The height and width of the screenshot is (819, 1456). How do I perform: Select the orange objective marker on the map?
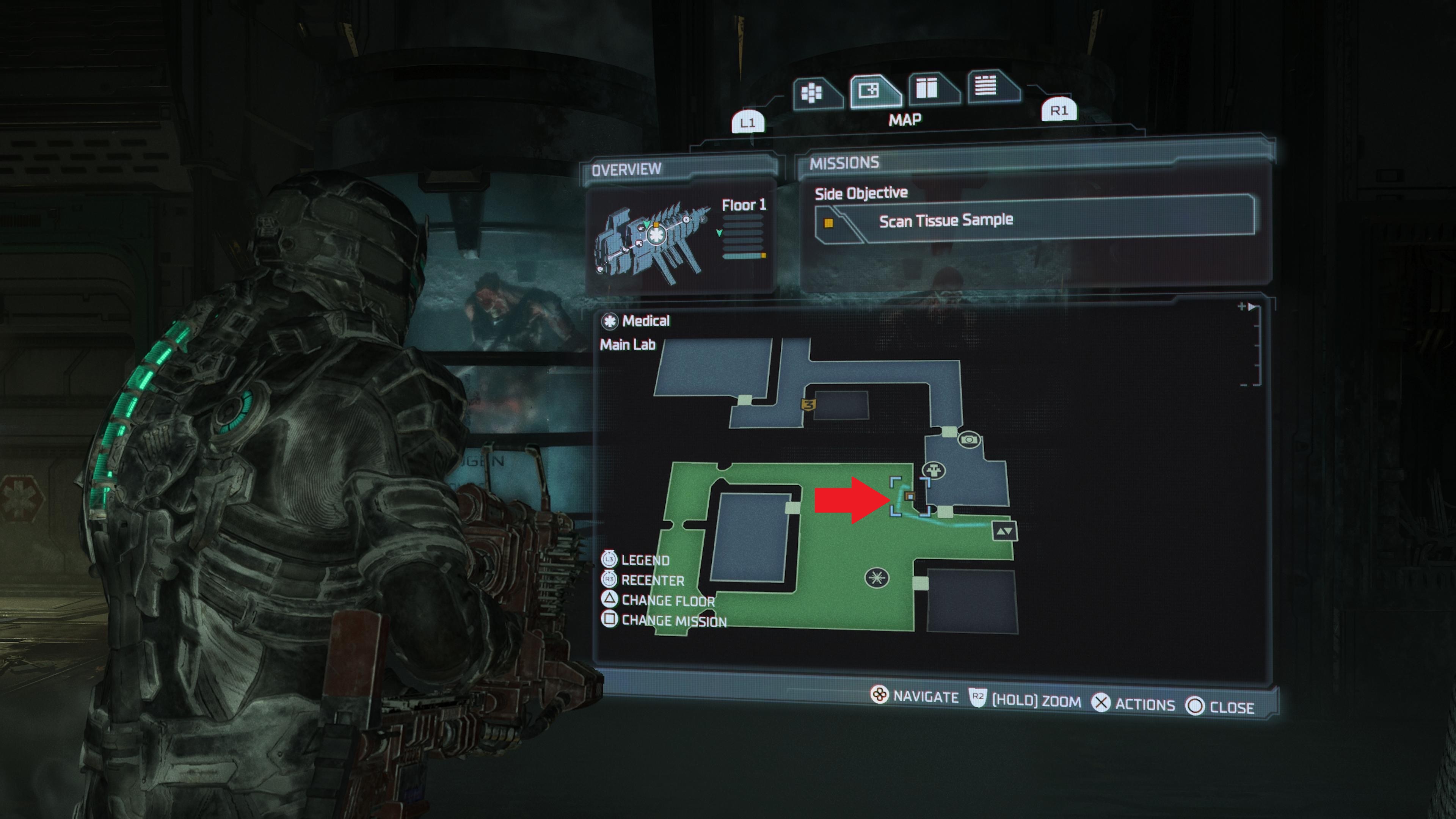(x=910, y=496)
